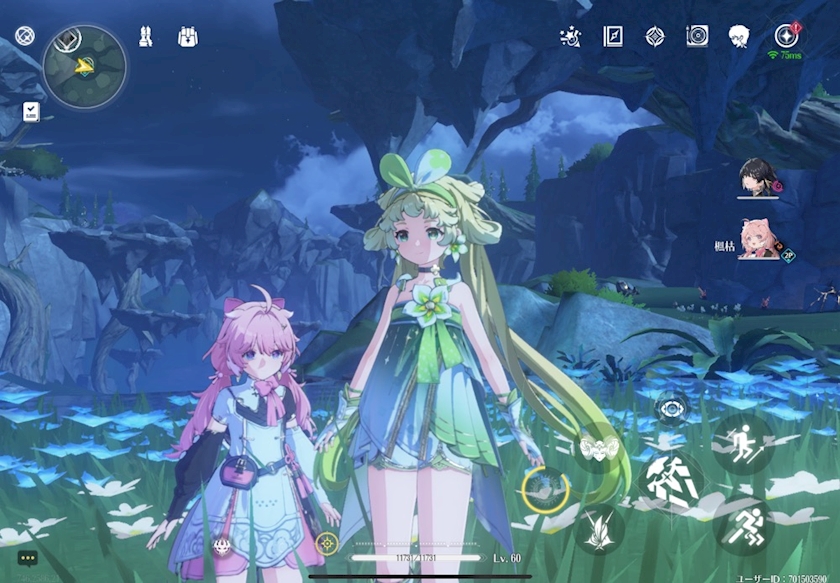Open the four-pointed star diamond icon
The image size is (840, 583).
pos(655,37)
